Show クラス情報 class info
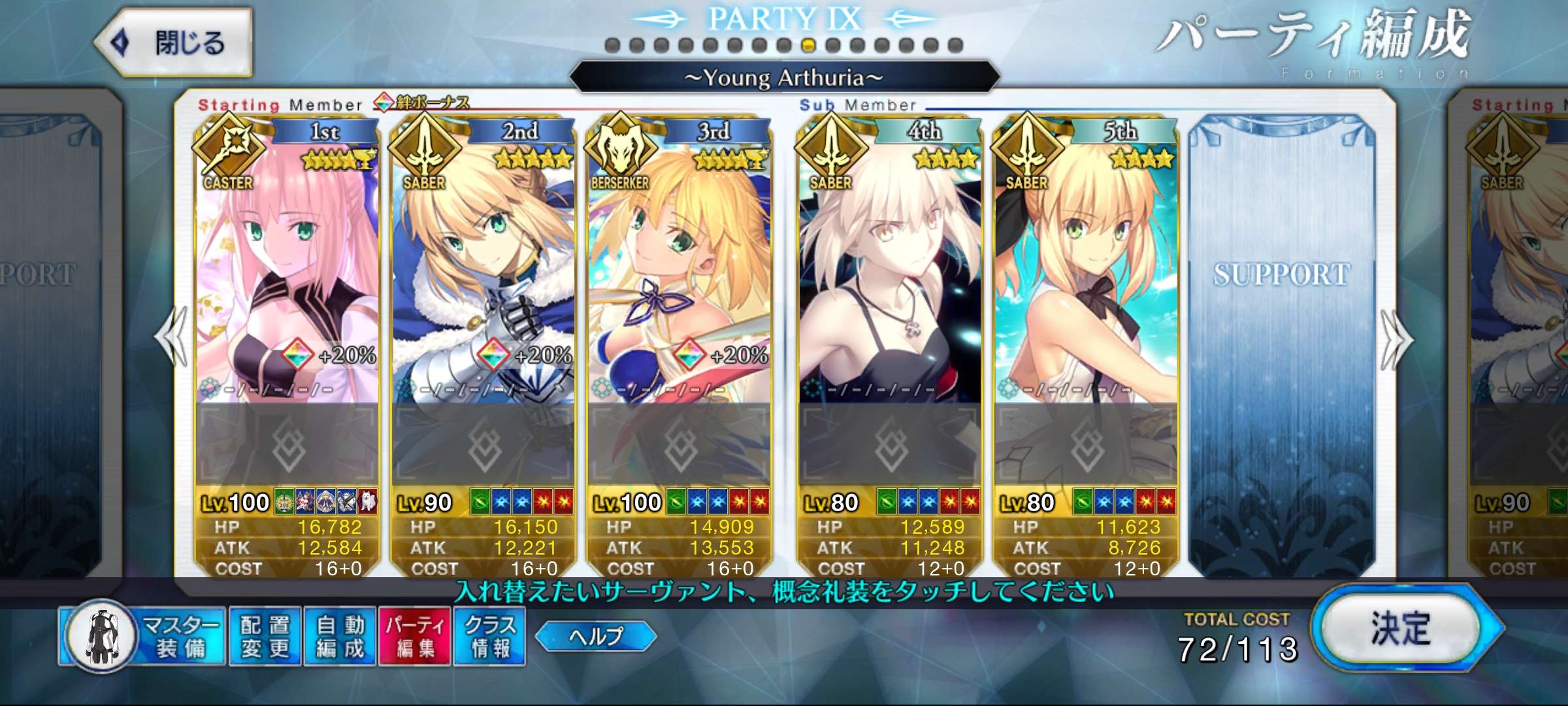Screen dimensions: 1568x706 (489, 636)
